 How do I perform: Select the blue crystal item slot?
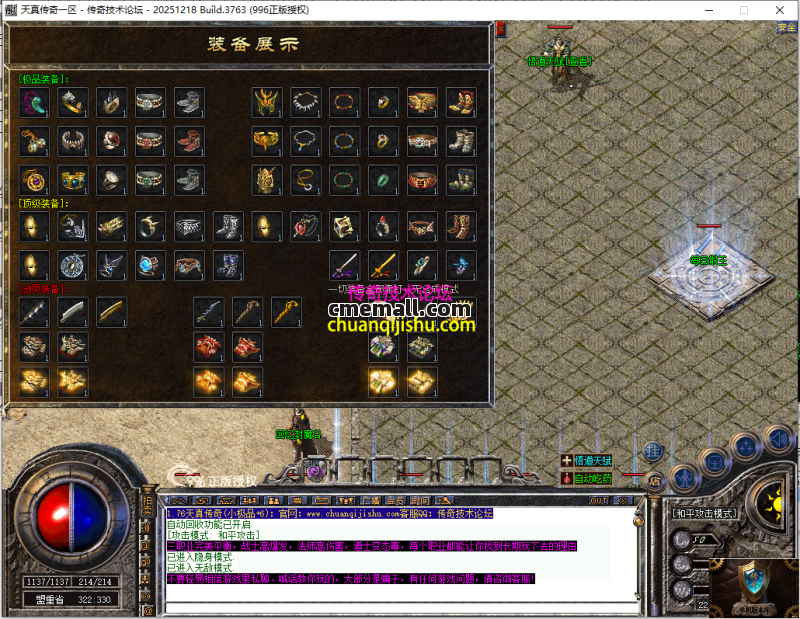(x=460, y=265)
